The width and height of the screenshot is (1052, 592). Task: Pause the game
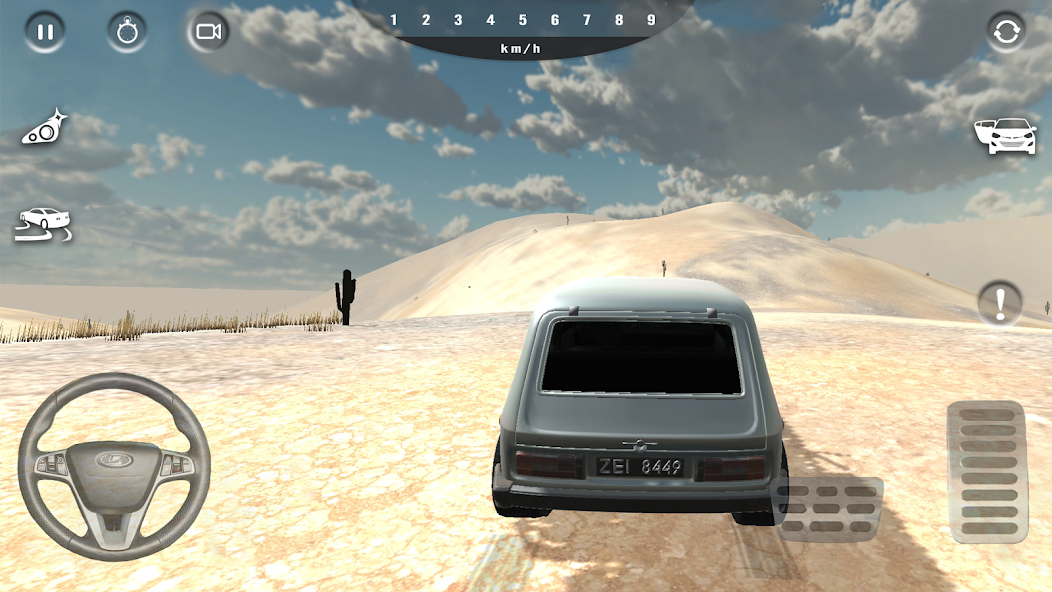(x=45, y=31)
